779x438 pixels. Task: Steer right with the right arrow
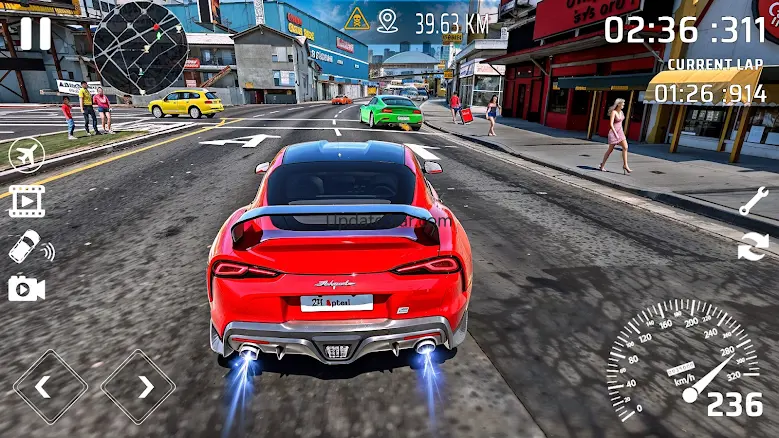point(138,386)
